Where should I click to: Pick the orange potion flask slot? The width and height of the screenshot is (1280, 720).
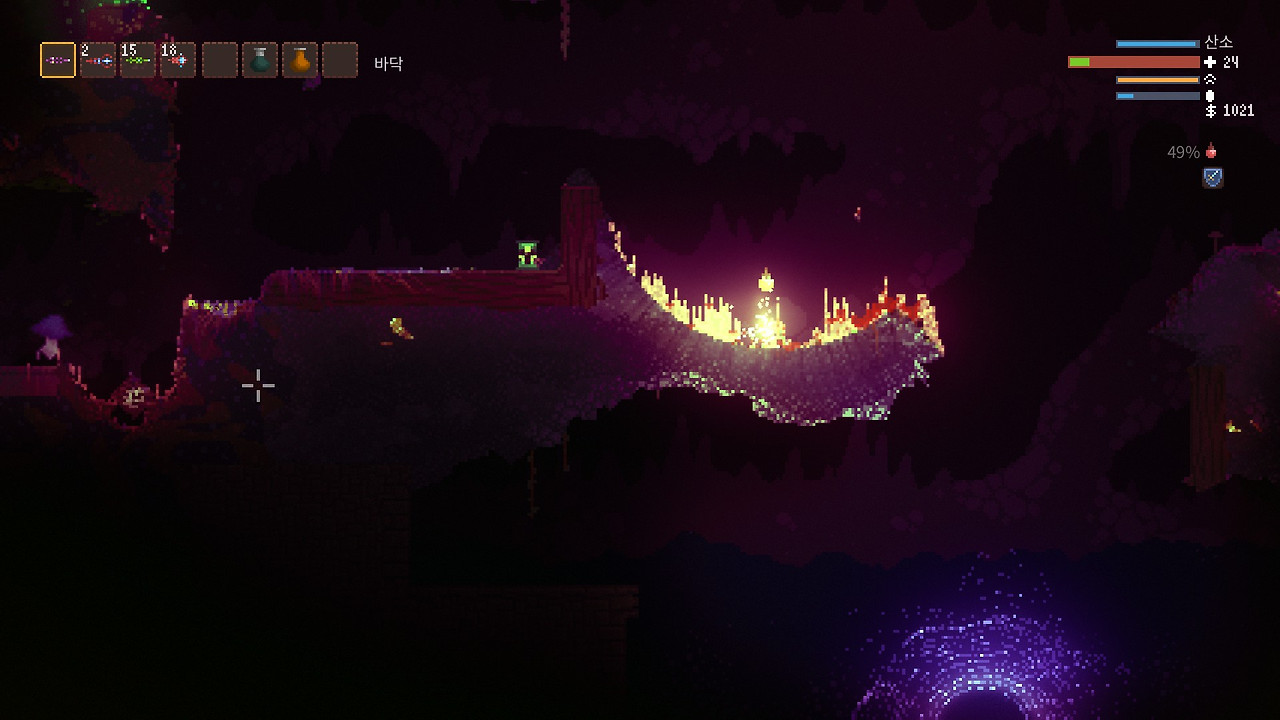(300, 60)
